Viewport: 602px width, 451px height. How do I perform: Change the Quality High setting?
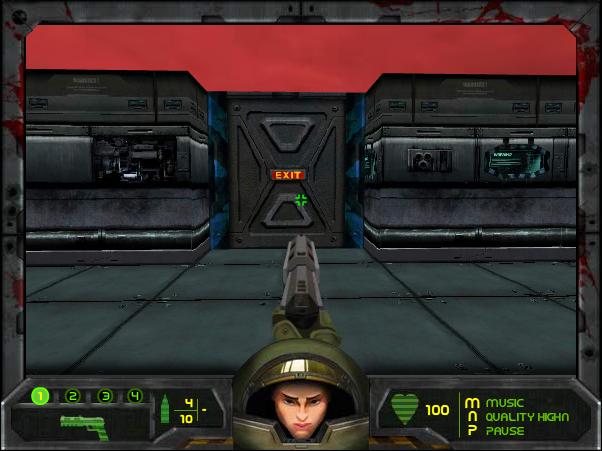pyautogui.click(x=520, y=416)
